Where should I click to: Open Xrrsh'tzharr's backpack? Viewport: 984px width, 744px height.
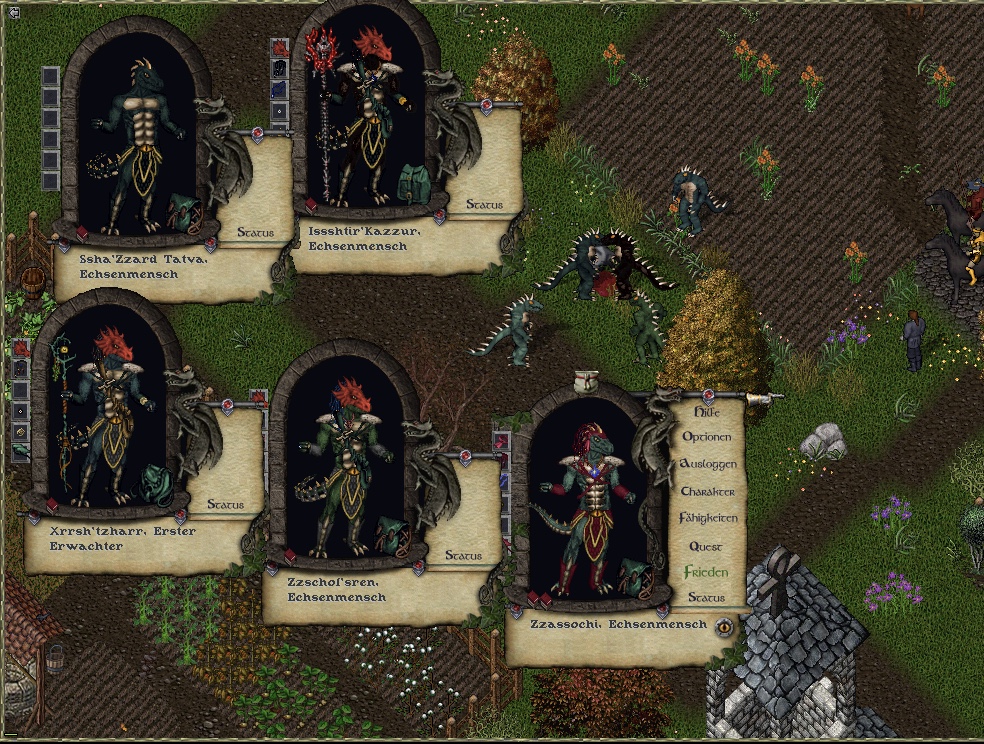[156, 484]
